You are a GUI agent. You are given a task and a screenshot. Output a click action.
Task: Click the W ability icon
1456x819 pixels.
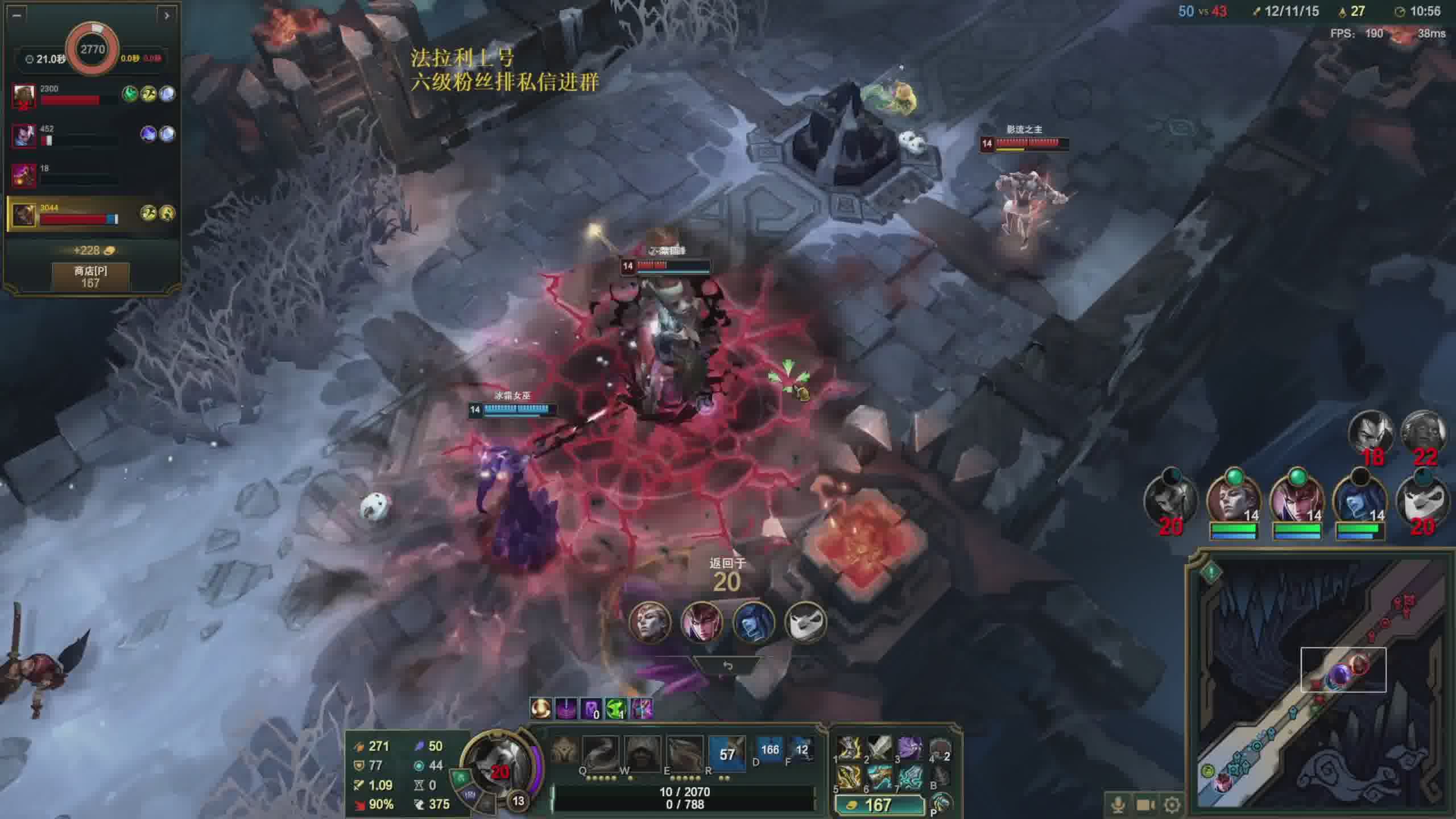pyautogui.click(x=643, y=753)
